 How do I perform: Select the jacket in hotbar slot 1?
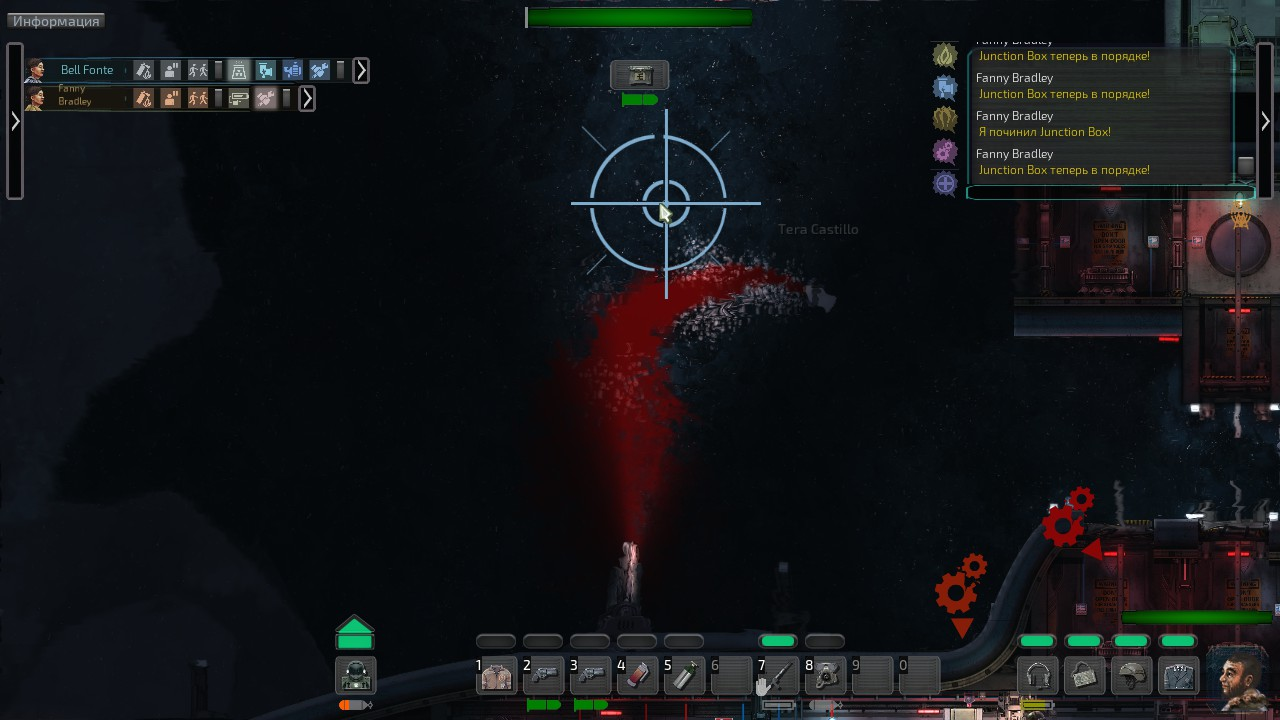pyautogui.click(x=496, y=677)
